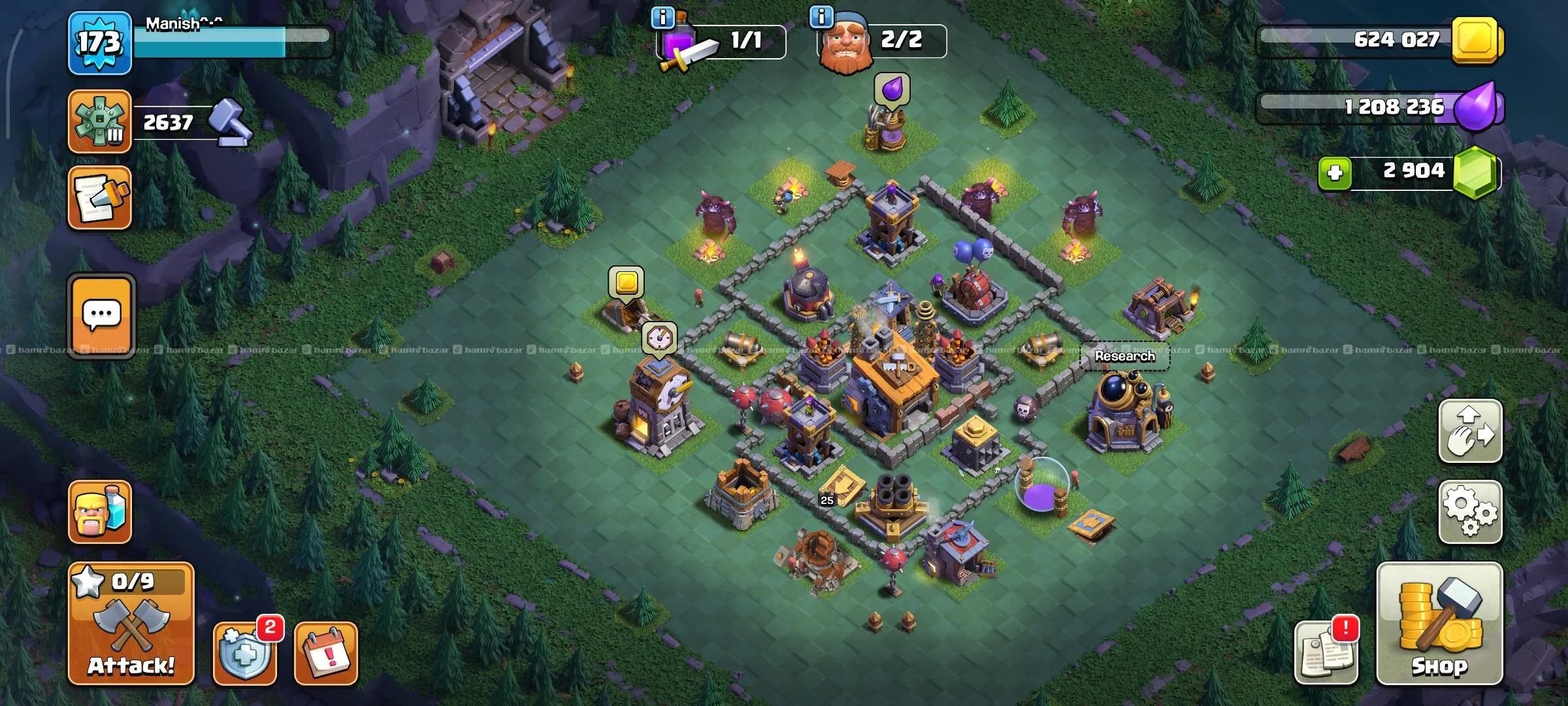Collect gold from the gold mine bubble

click(626, 282)
